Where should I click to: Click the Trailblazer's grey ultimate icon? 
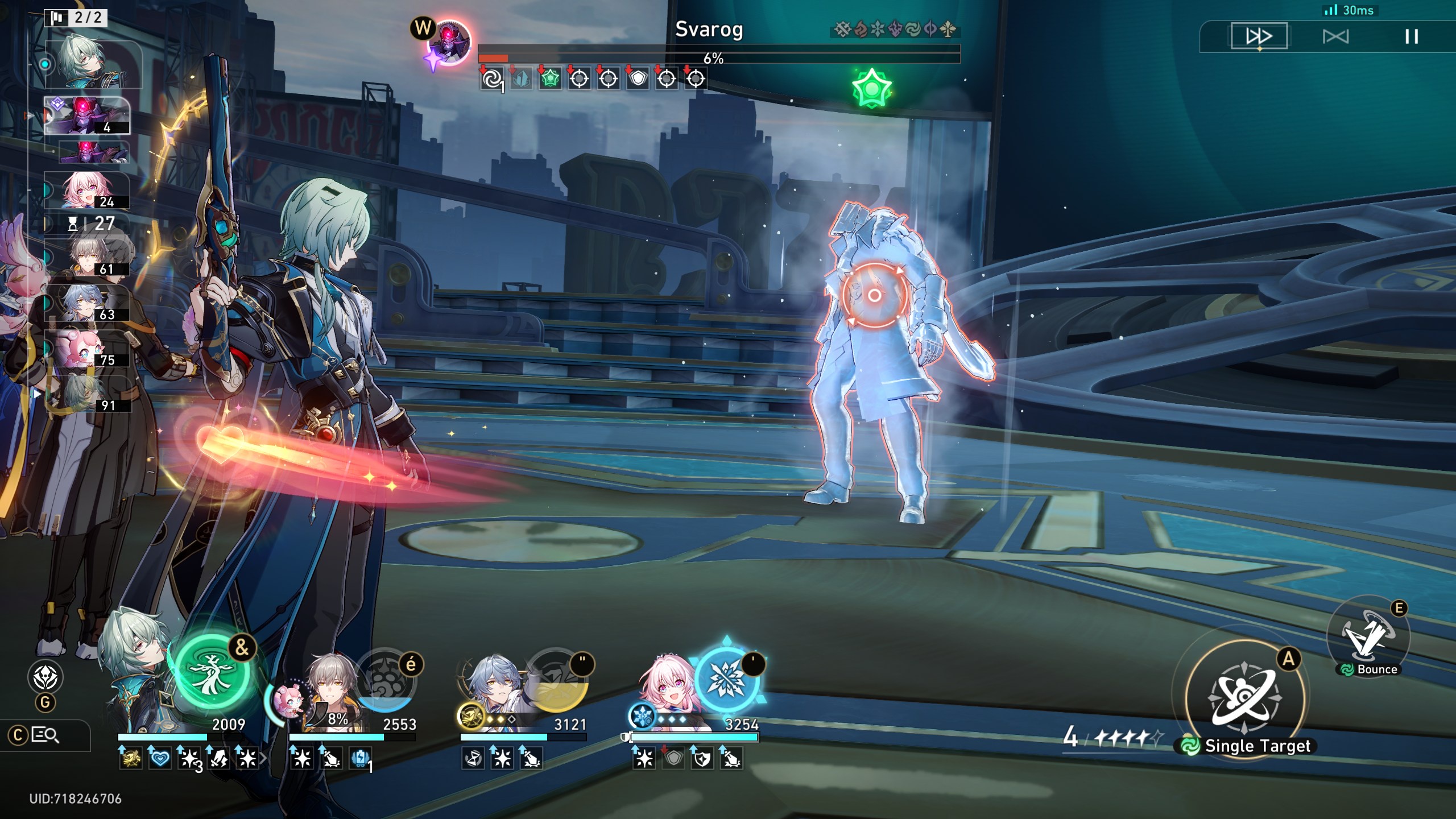[x=386, y=680]
